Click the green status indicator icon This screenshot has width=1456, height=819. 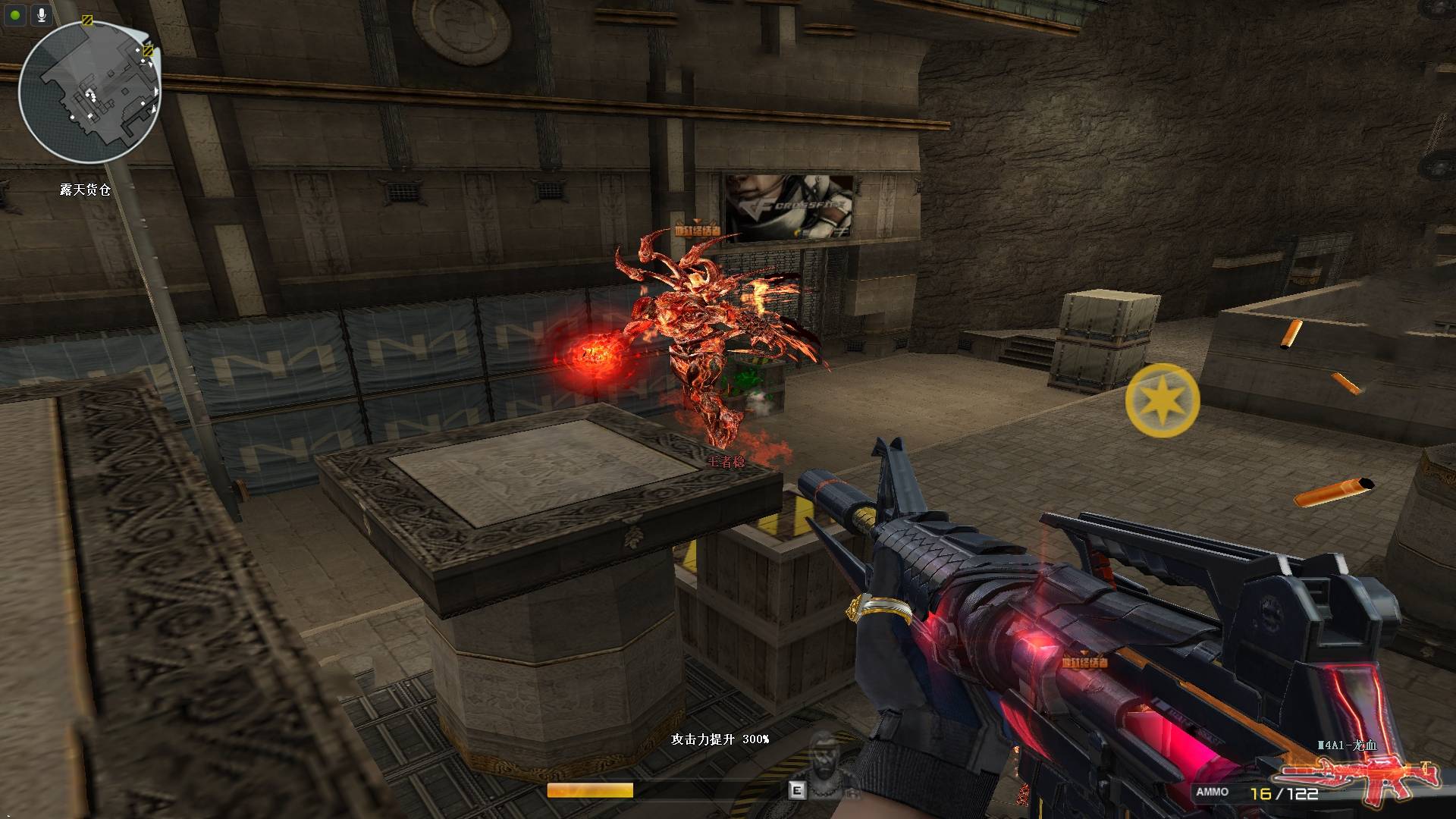15,14
